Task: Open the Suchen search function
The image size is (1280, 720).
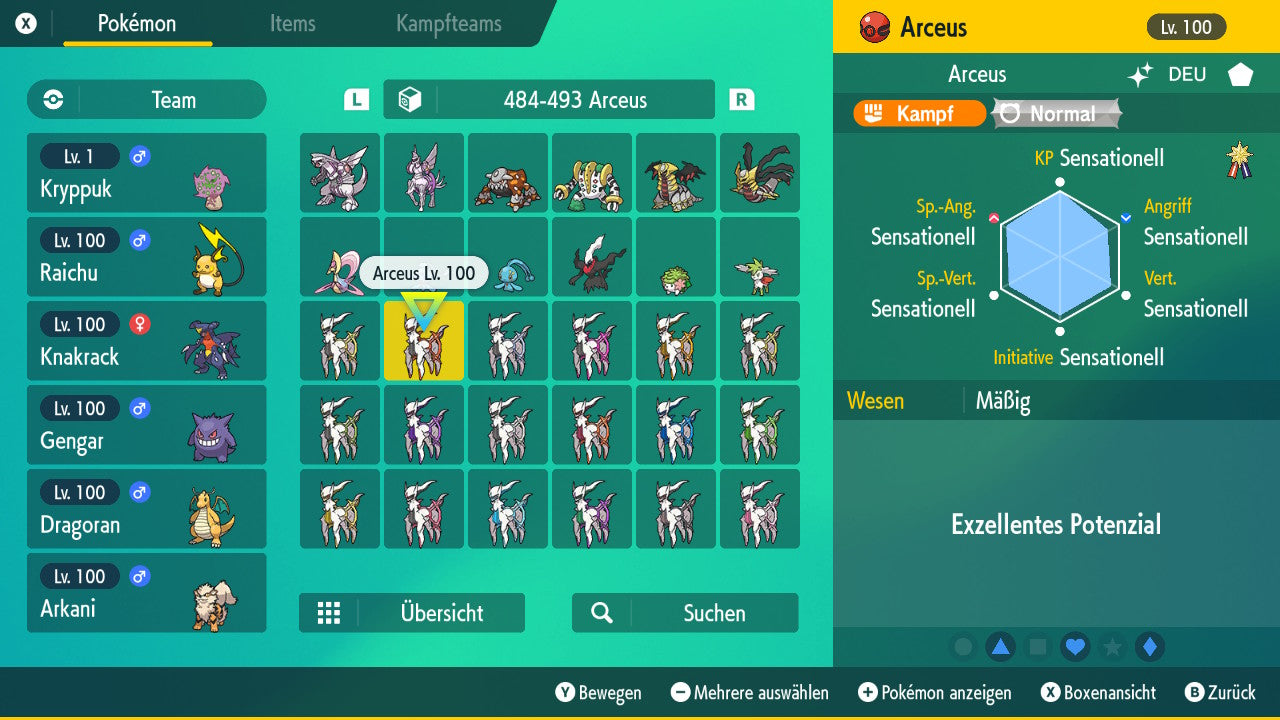Action: click(684, 613)
